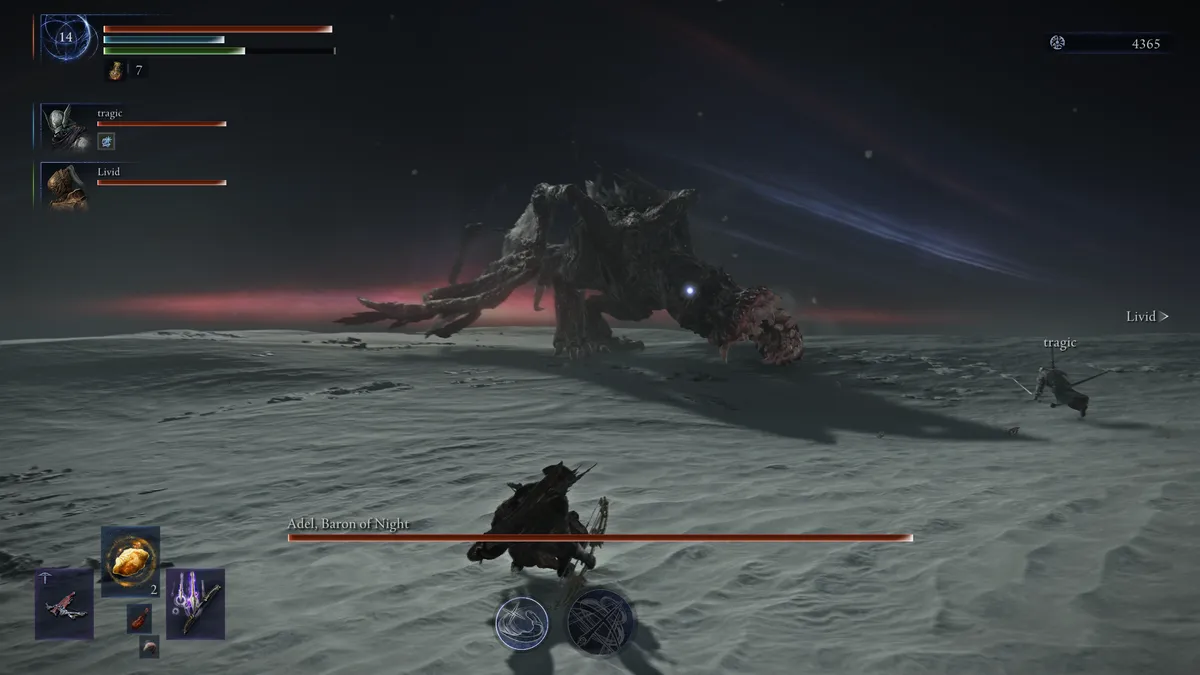Click the runes currency icon

click(x=1058, y=43)
